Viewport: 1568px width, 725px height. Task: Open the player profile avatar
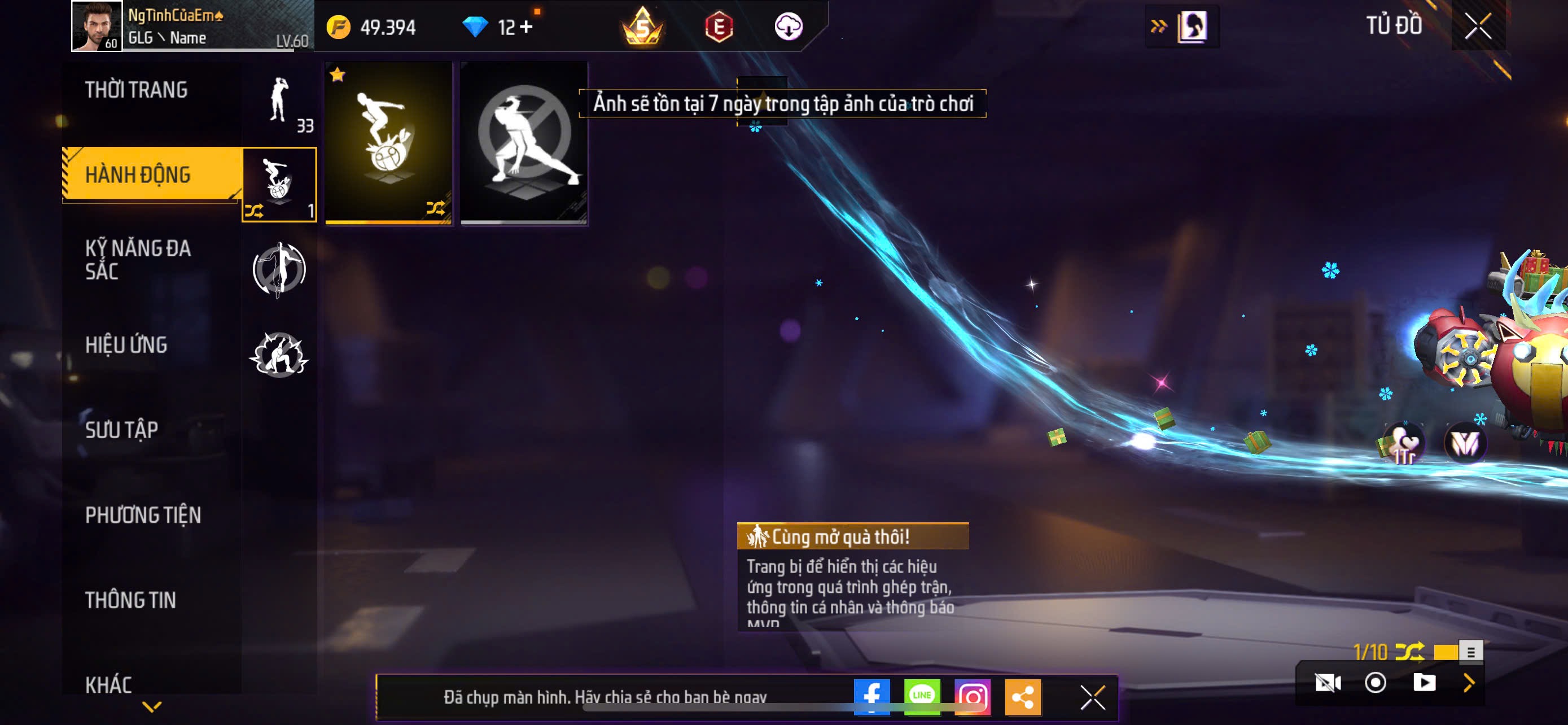coord(96,26)
